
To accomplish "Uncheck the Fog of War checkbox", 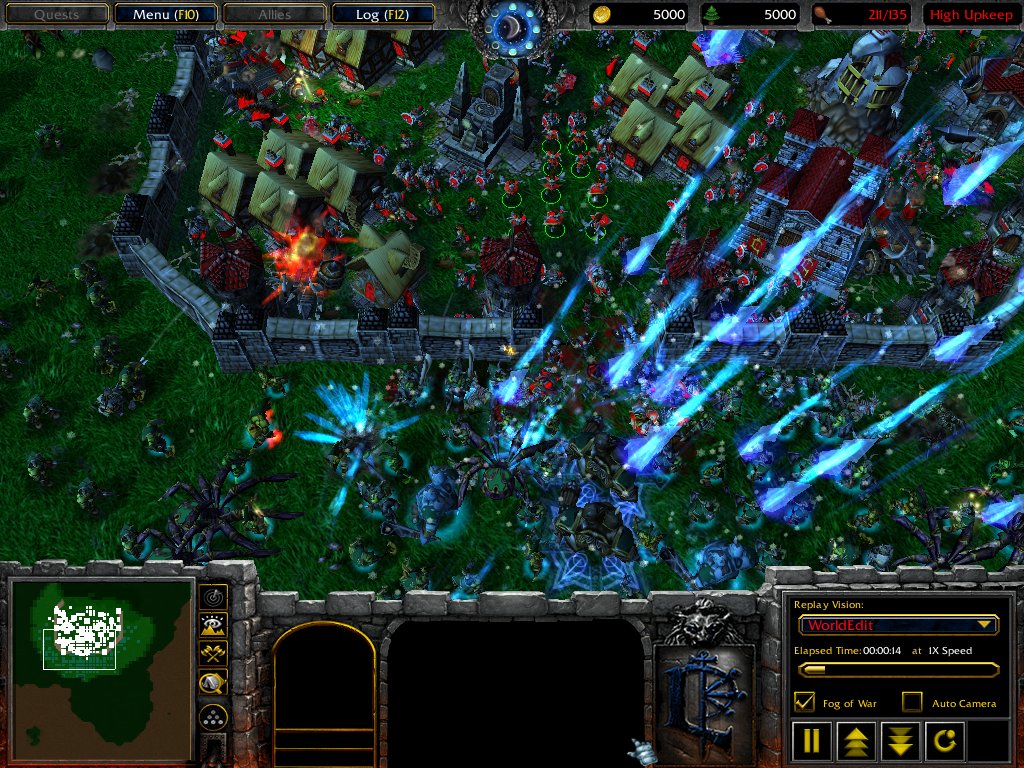I will click(803, 702).
